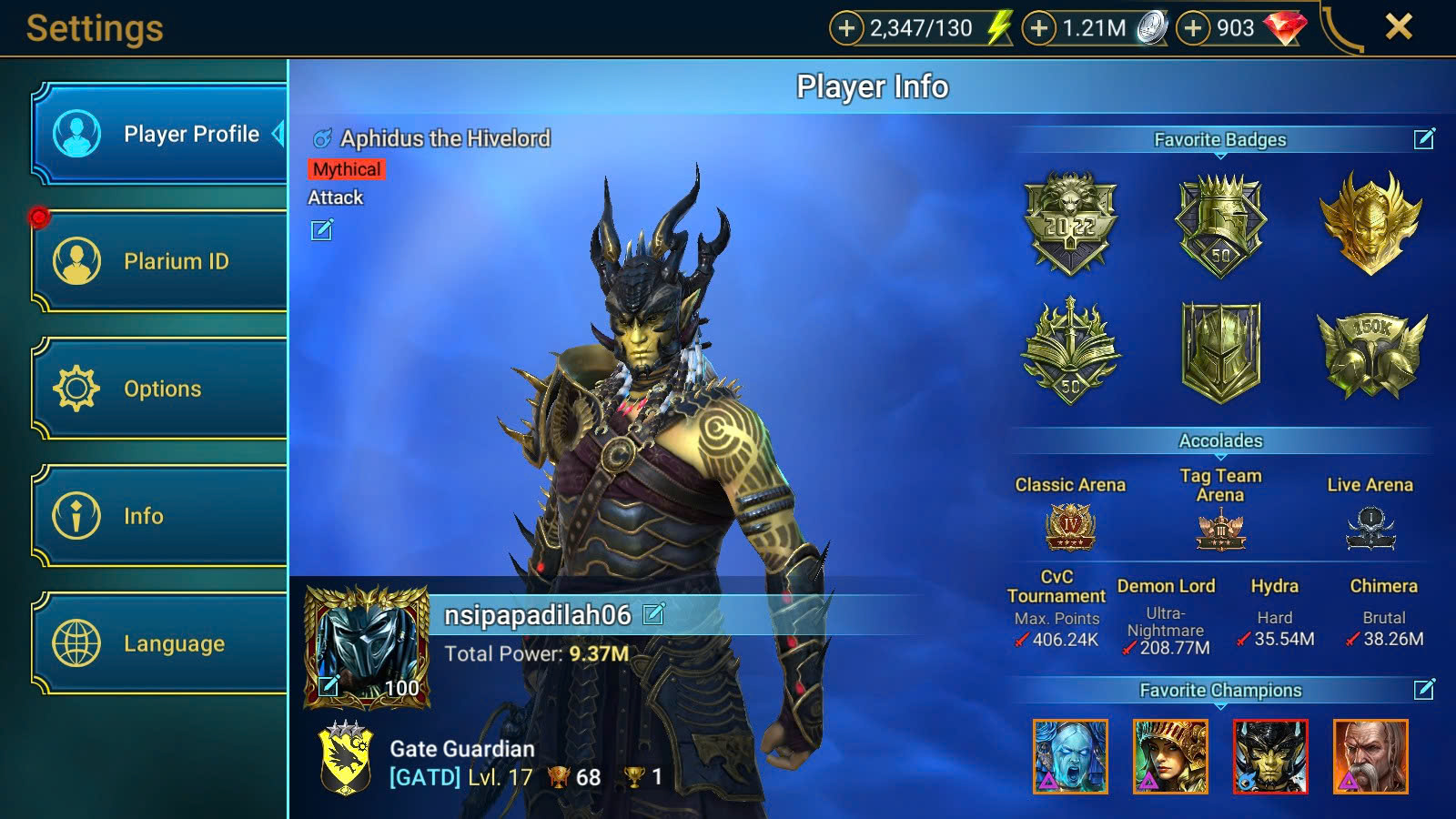1456x819 pixels.
Task: Change the displayed champion Aphidus the Hivelord
Action: (322, 230)
